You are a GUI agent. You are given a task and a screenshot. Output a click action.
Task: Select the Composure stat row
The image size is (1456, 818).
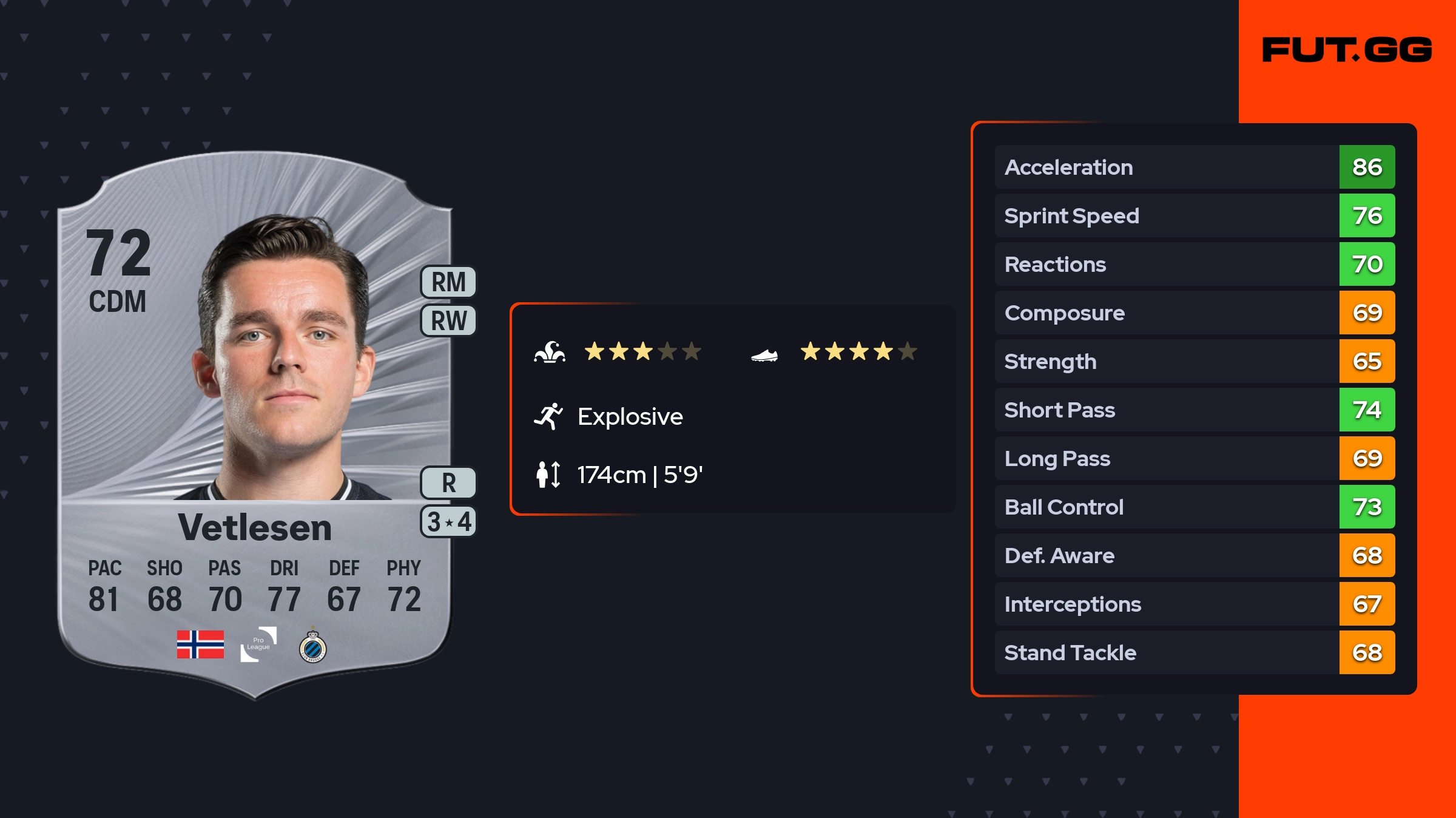1194,313
